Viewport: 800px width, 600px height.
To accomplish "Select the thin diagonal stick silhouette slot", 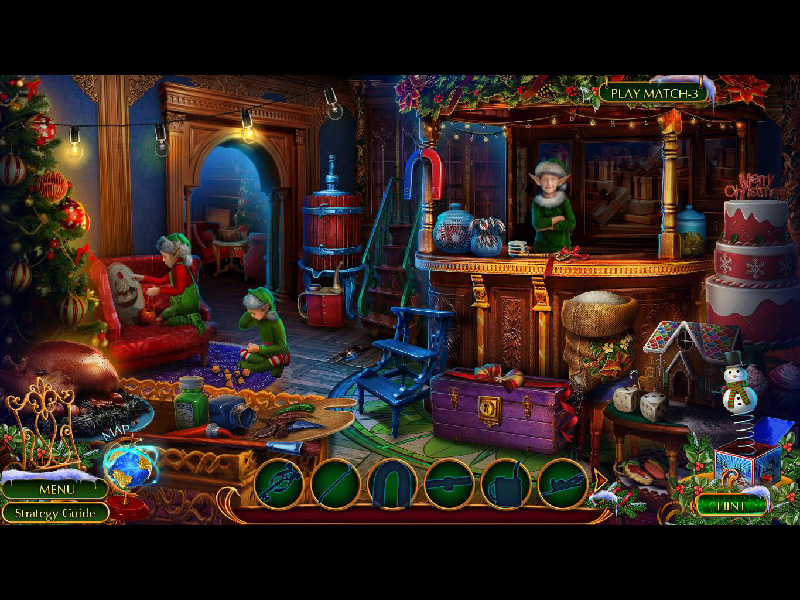I will point(335,484).
